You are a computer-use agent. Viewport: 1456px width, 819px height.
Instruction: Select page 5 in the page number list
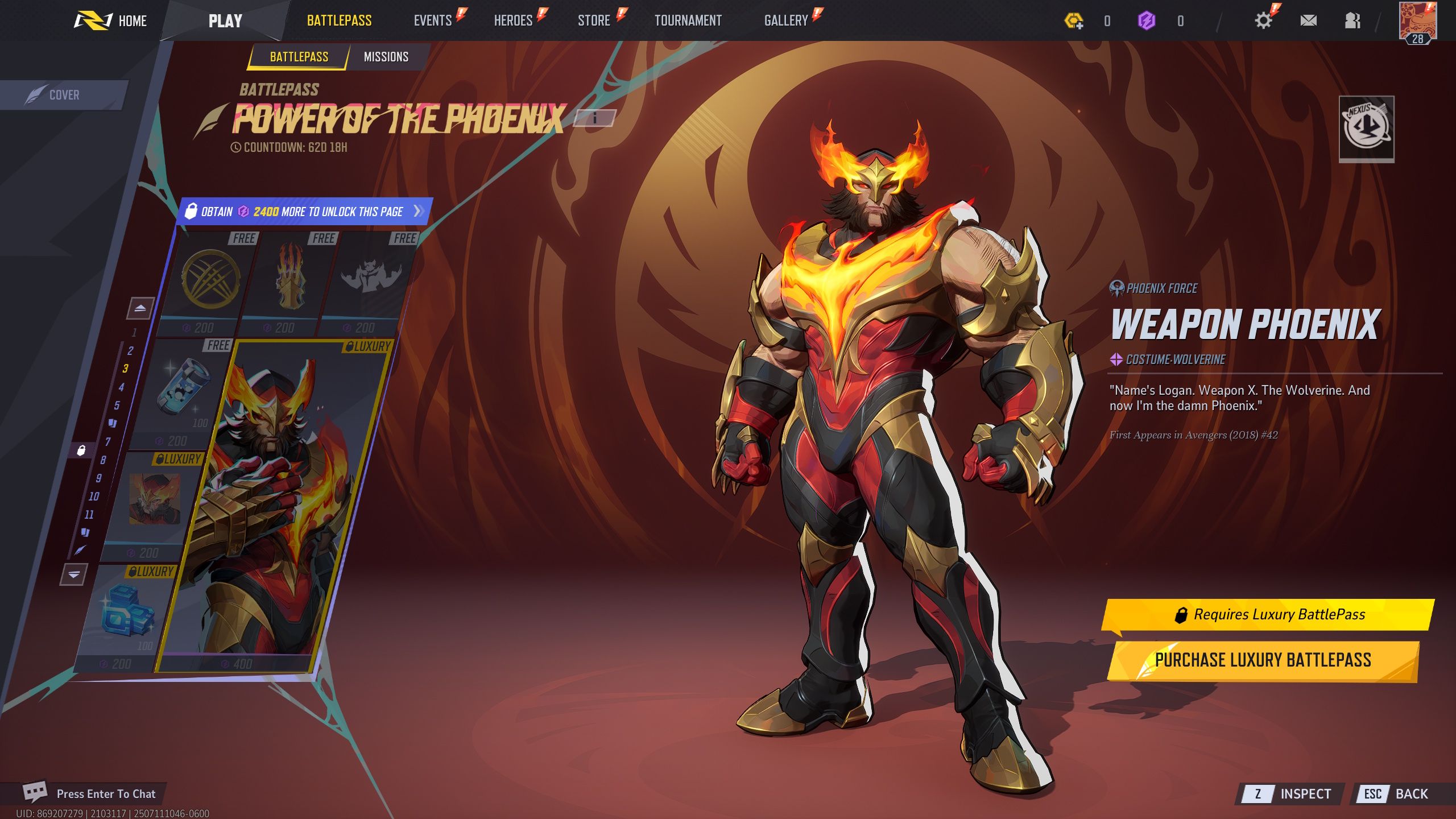(x=118, y=406)
